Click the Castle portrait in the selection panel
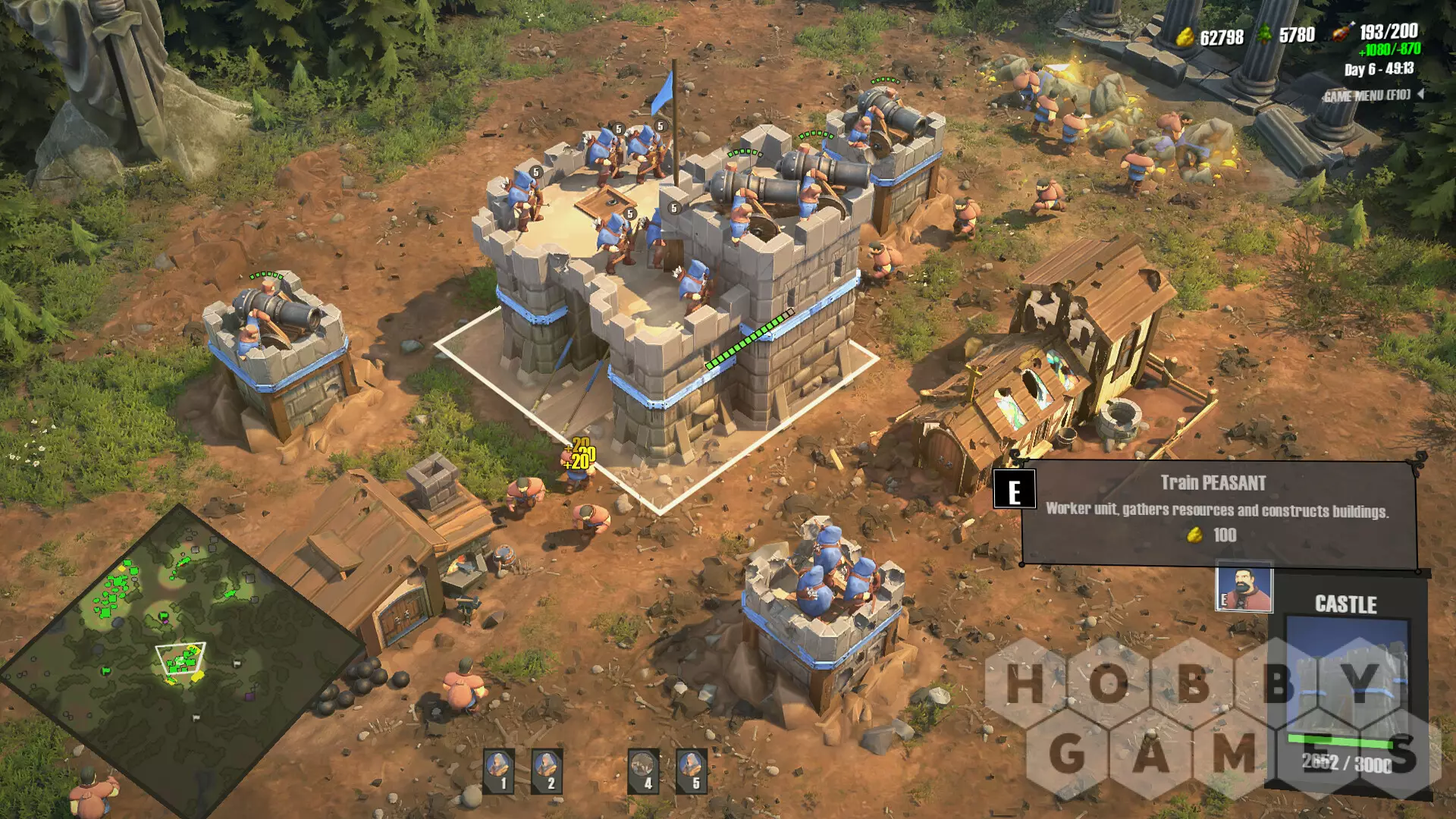 pyautogui.click(x=1347, y=676)
